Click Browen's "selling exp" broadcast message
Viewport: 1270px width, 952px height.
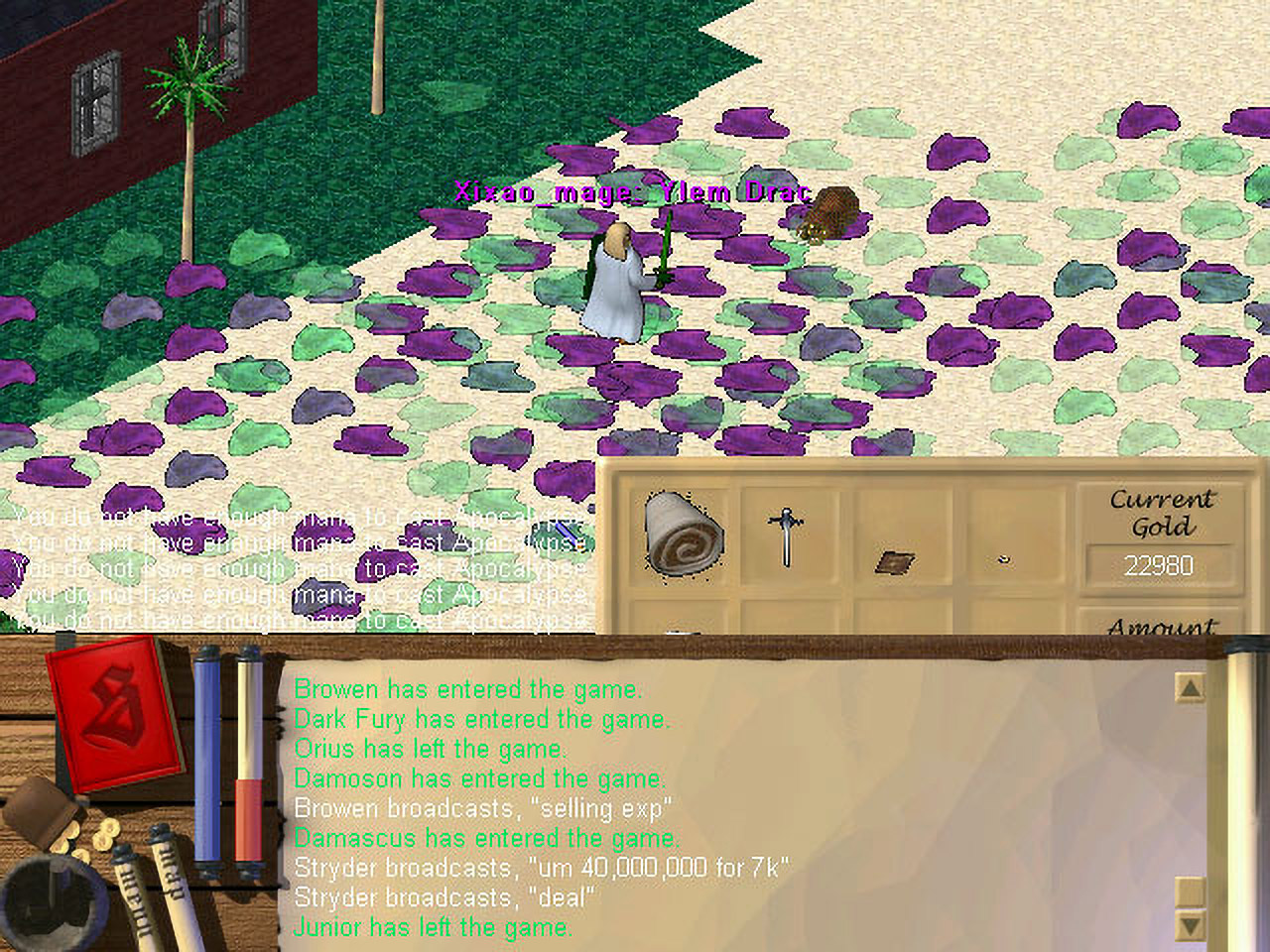coord(482,808)
